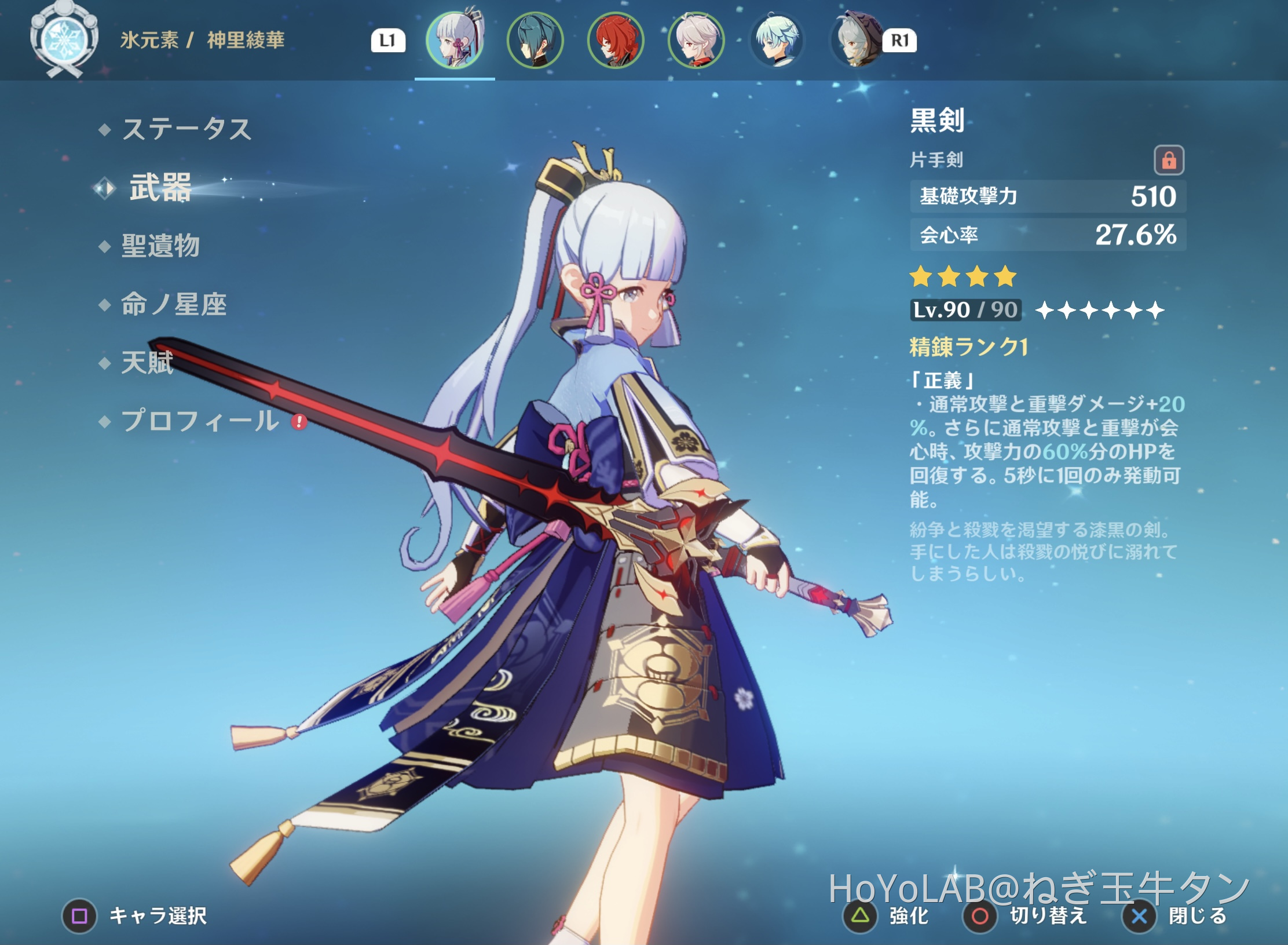Click the red exclamation badge near プロフィール
Image resolution: width=1288 pixels, height=945 pixels.
tap(298, 421)
